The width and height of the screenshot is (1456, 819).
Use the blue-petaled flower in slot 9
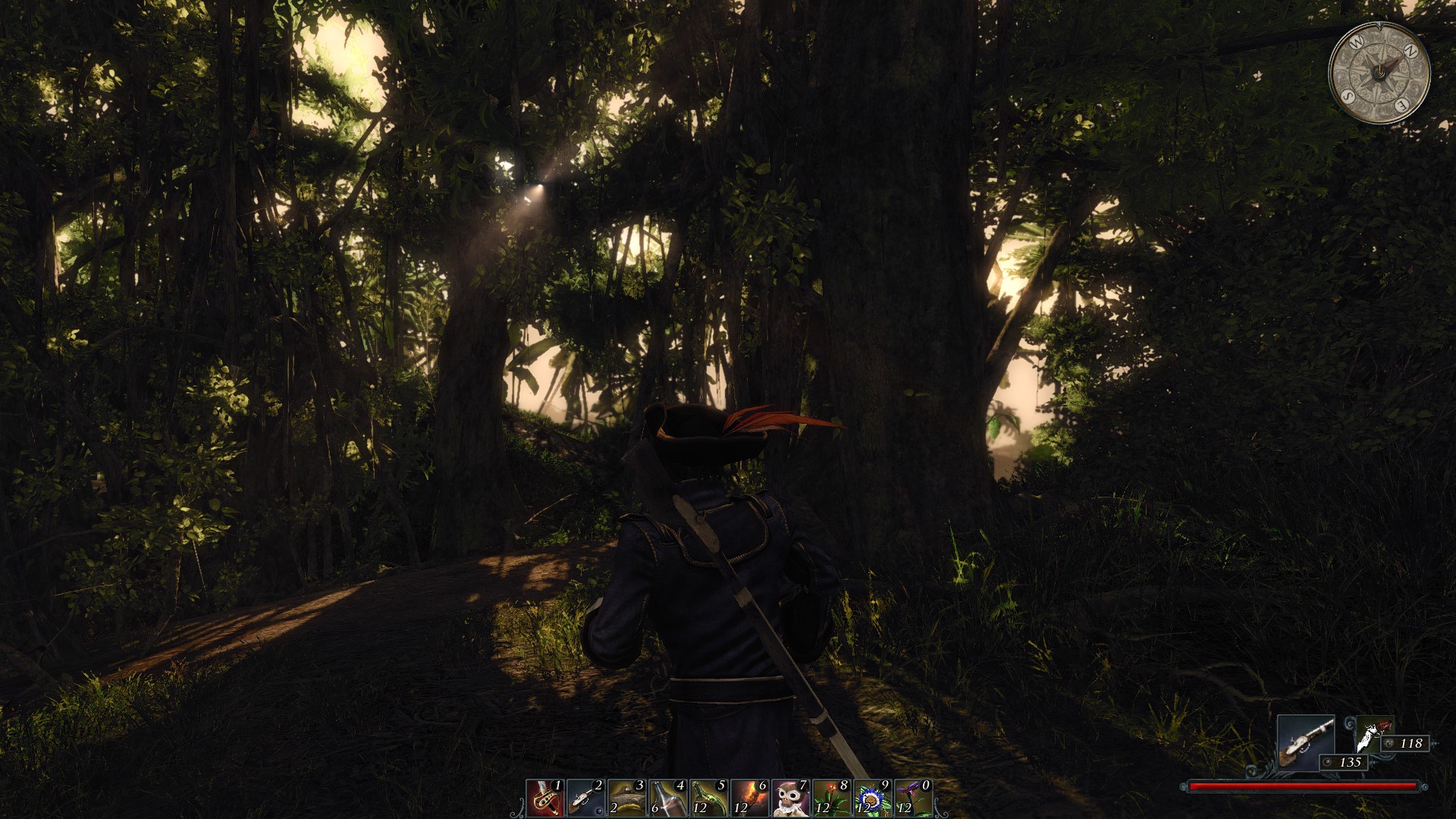click(x=872, y=798)
